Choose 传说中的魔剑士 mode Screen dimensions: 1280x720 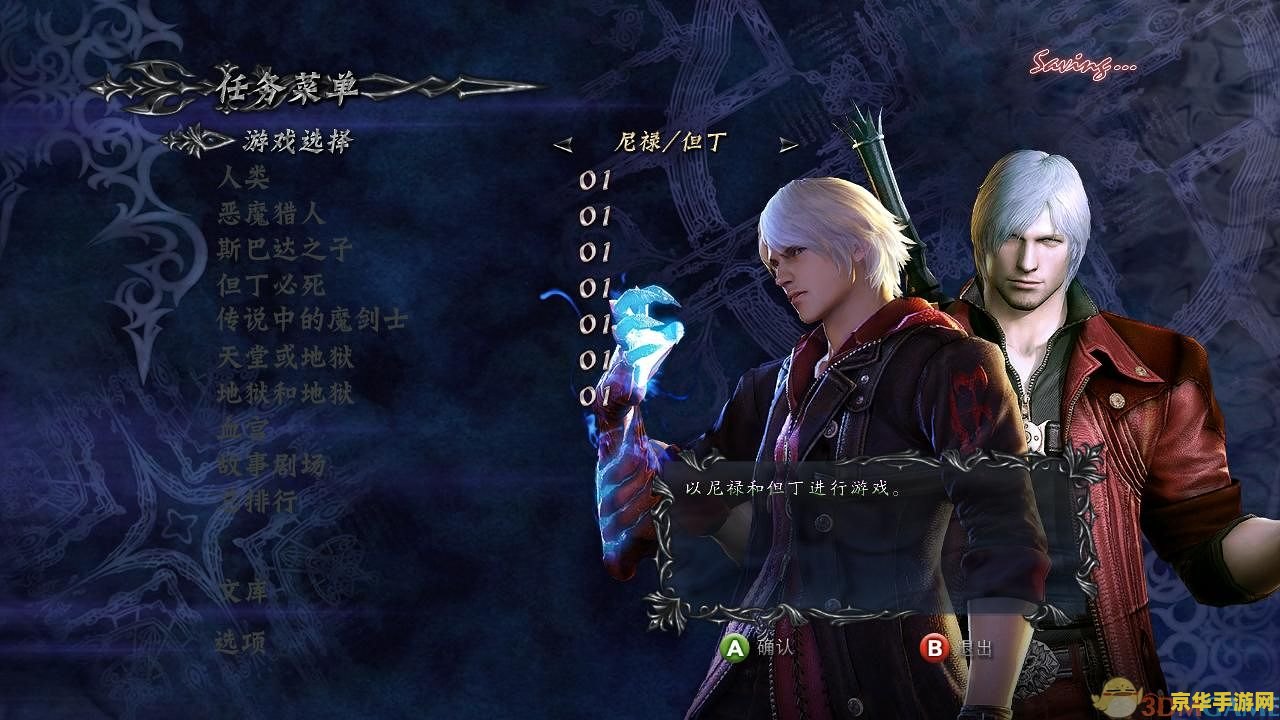(312, 321)
